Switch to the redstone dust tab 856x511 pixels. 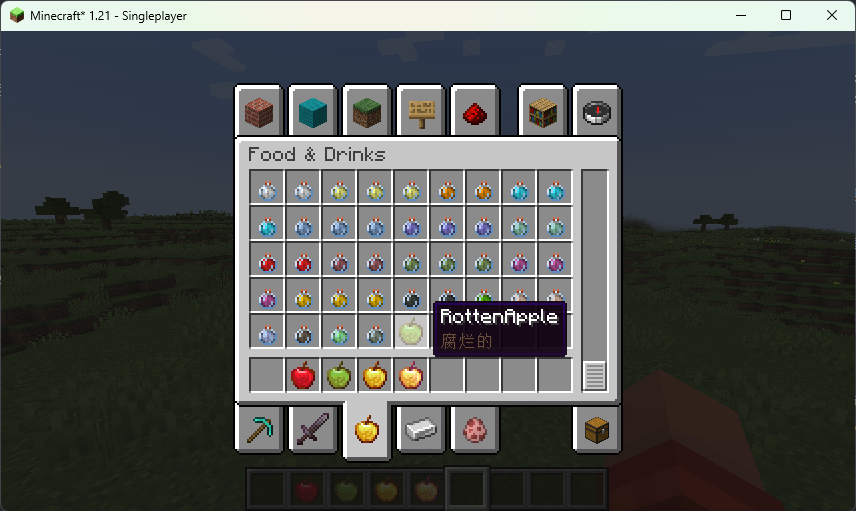tap(475, 112)
